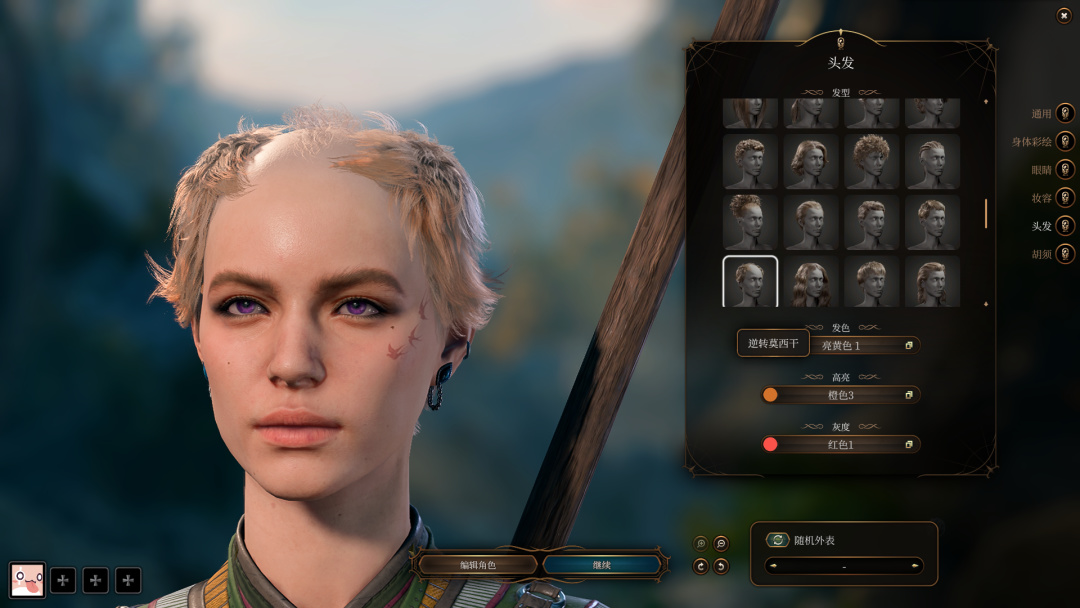1080x608 pixels.
Task: Click the left arrow of the random appearance stepper
Action: pyautogui.click(x=773, y=566)
